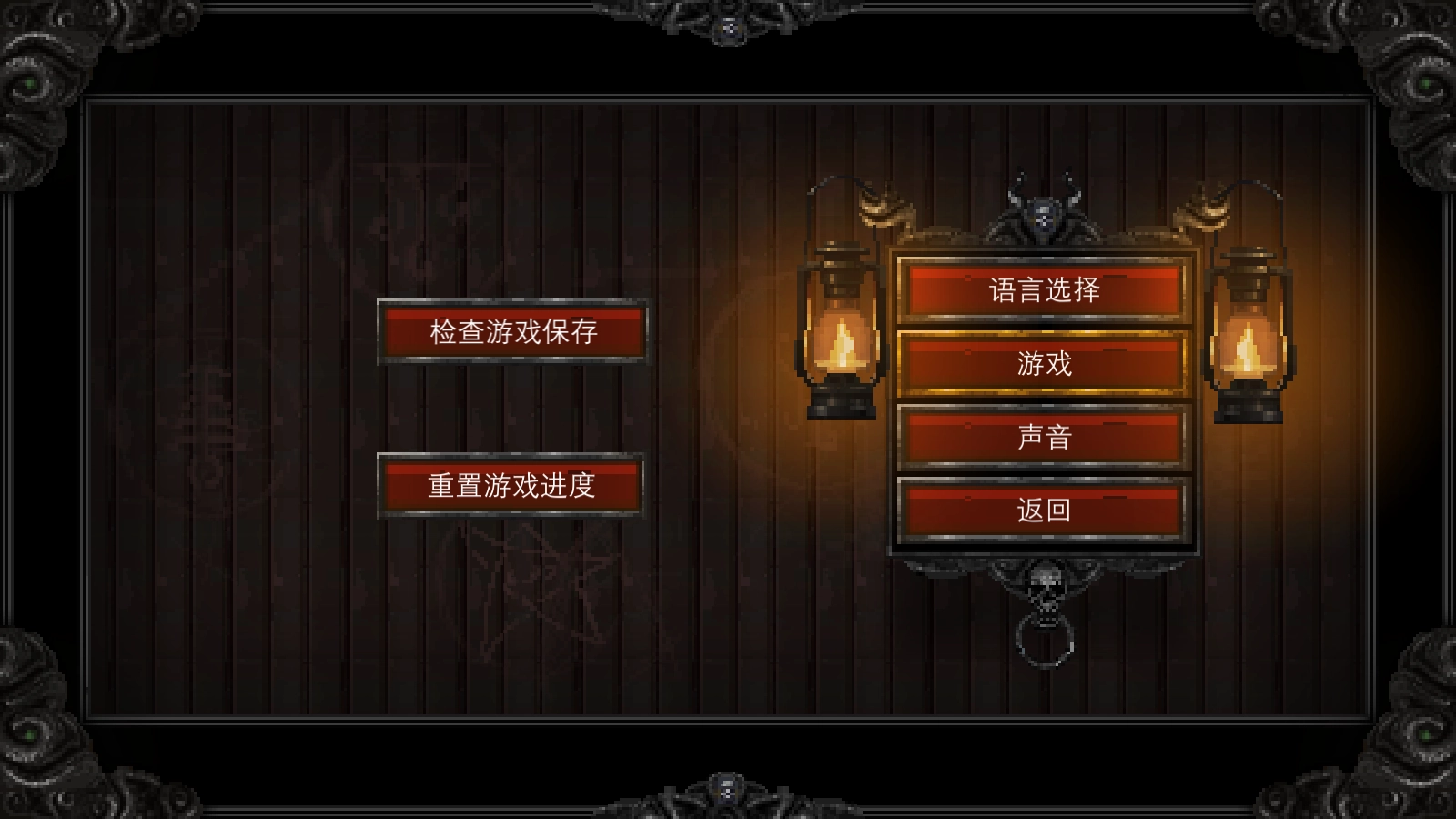Screen dimensions: 1456x819
Task: Select the highlighted 游戏 settings tab
Action: [x=1043, y=365]
